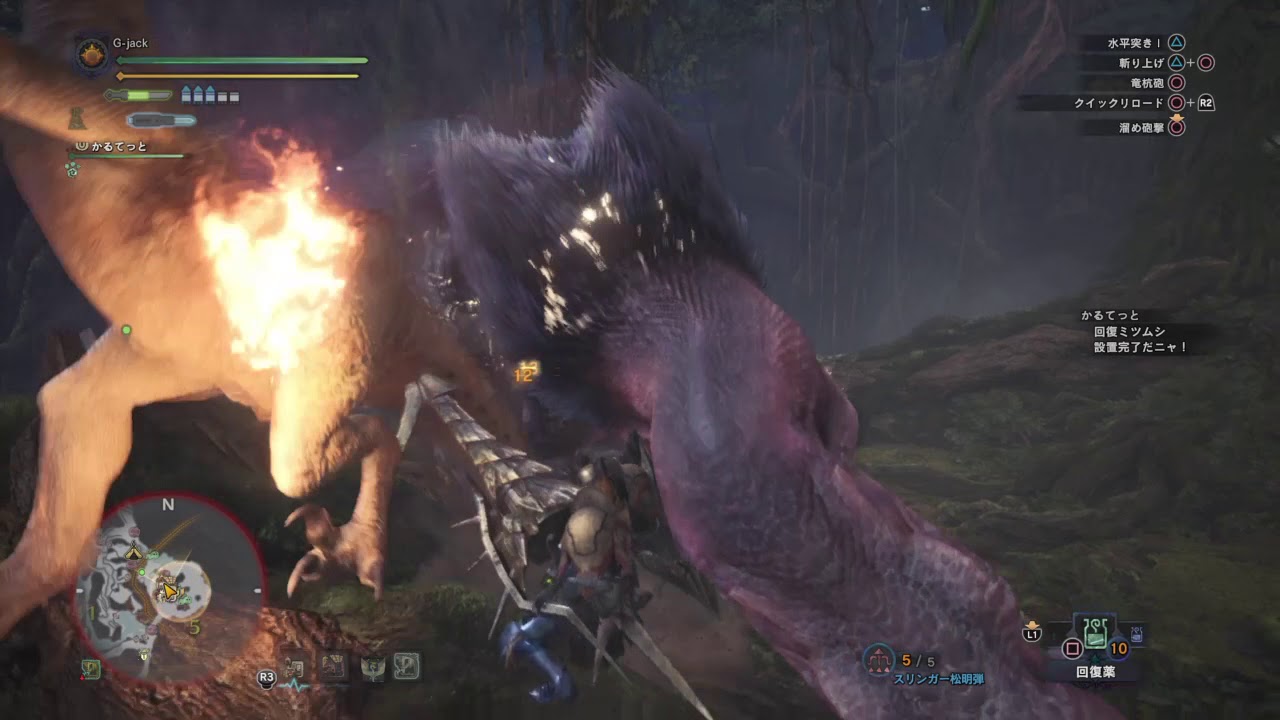The image size is (1280, 720).
Task: Click the winged crest monster icon
Action: click(372, 667)
